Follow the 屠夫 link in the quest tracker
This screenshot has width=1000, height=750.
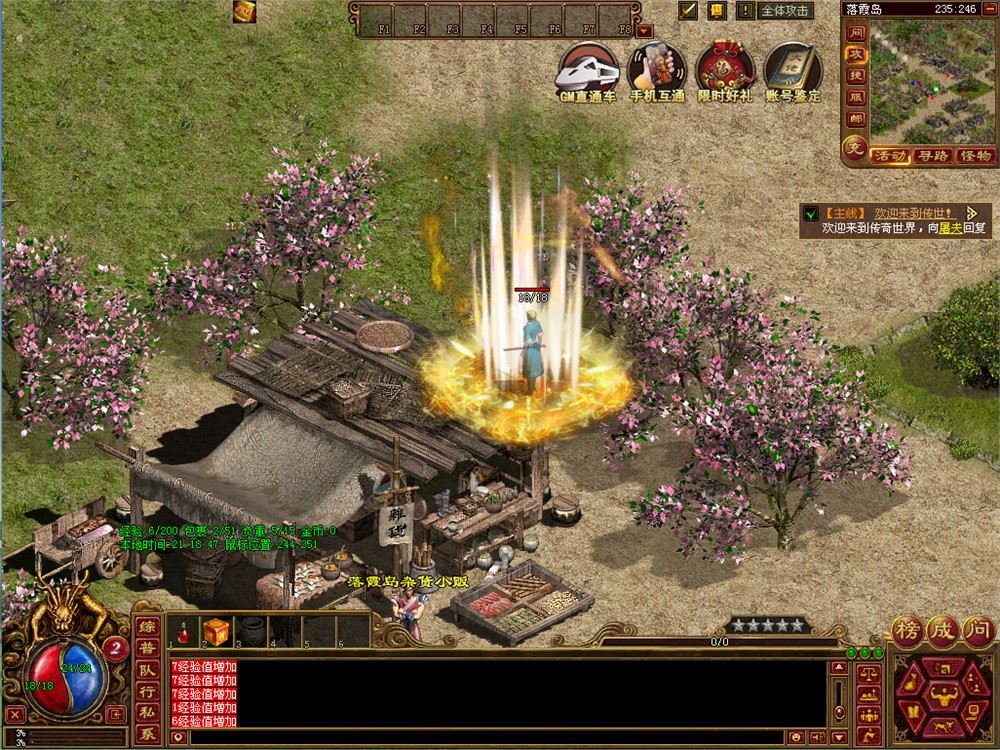click(x=944, y=228)
